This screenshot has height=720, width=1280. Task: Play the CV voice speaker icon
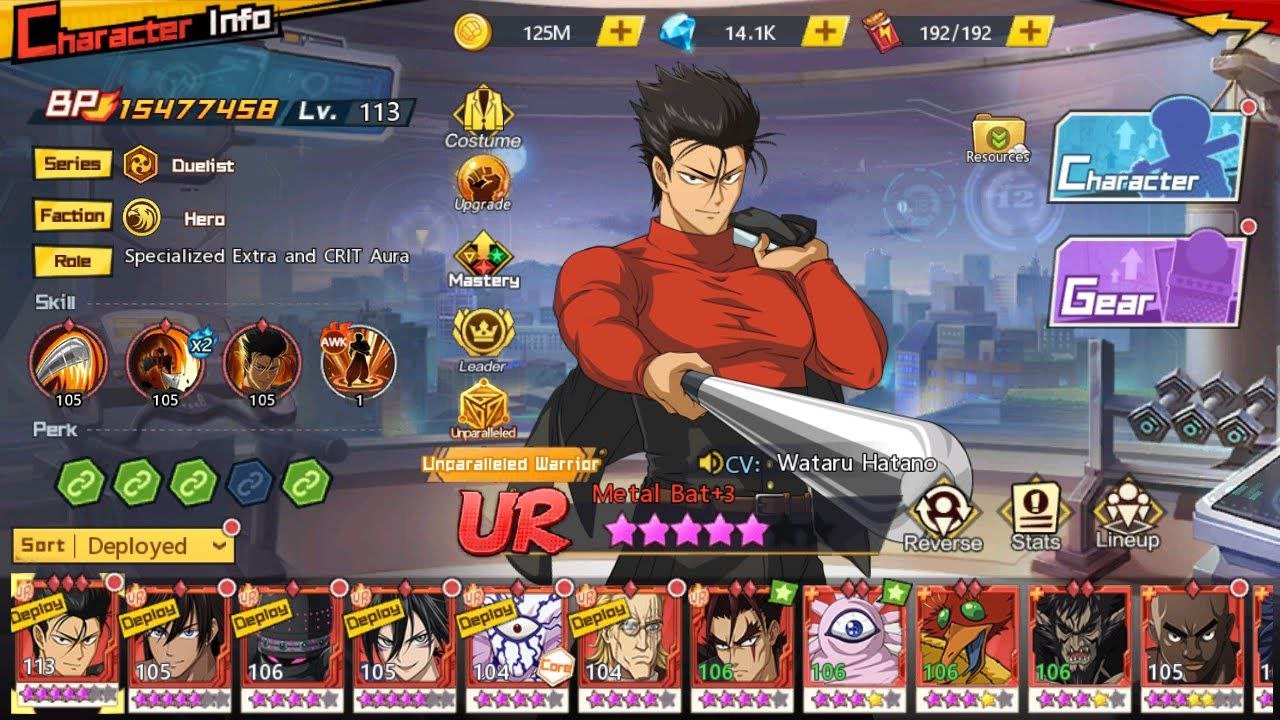711,463
